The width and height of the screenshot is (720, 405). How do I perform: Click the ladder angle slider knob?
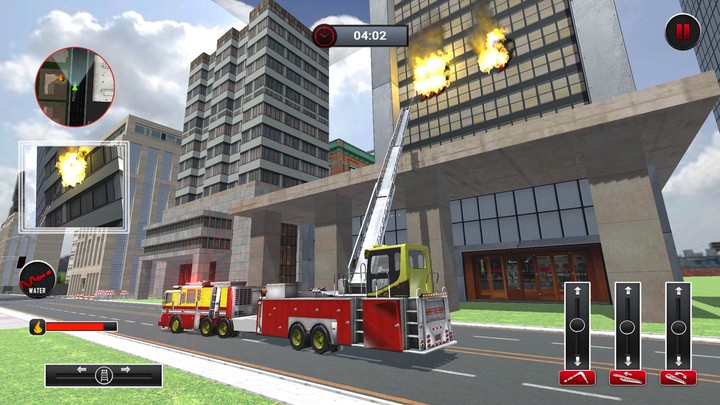click(577, 326)
